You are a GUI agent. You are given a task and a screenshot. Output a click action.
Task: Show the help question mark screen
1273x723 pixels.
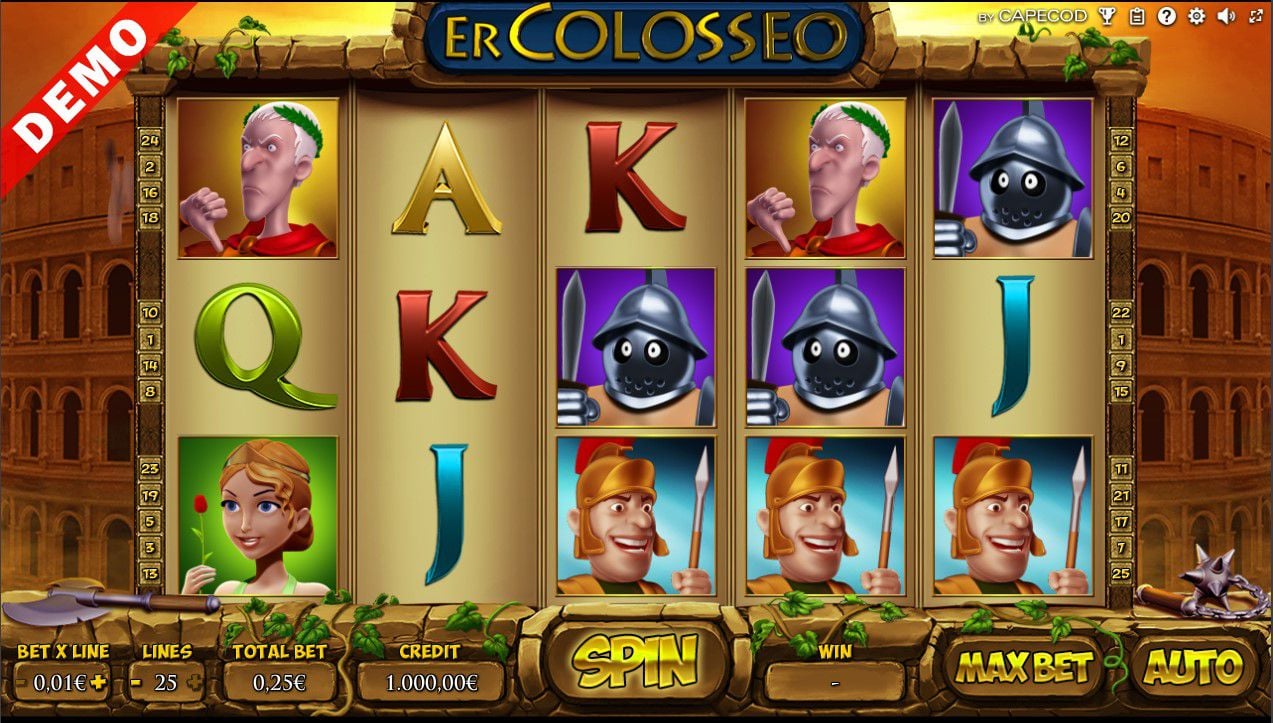point(1167,16)
